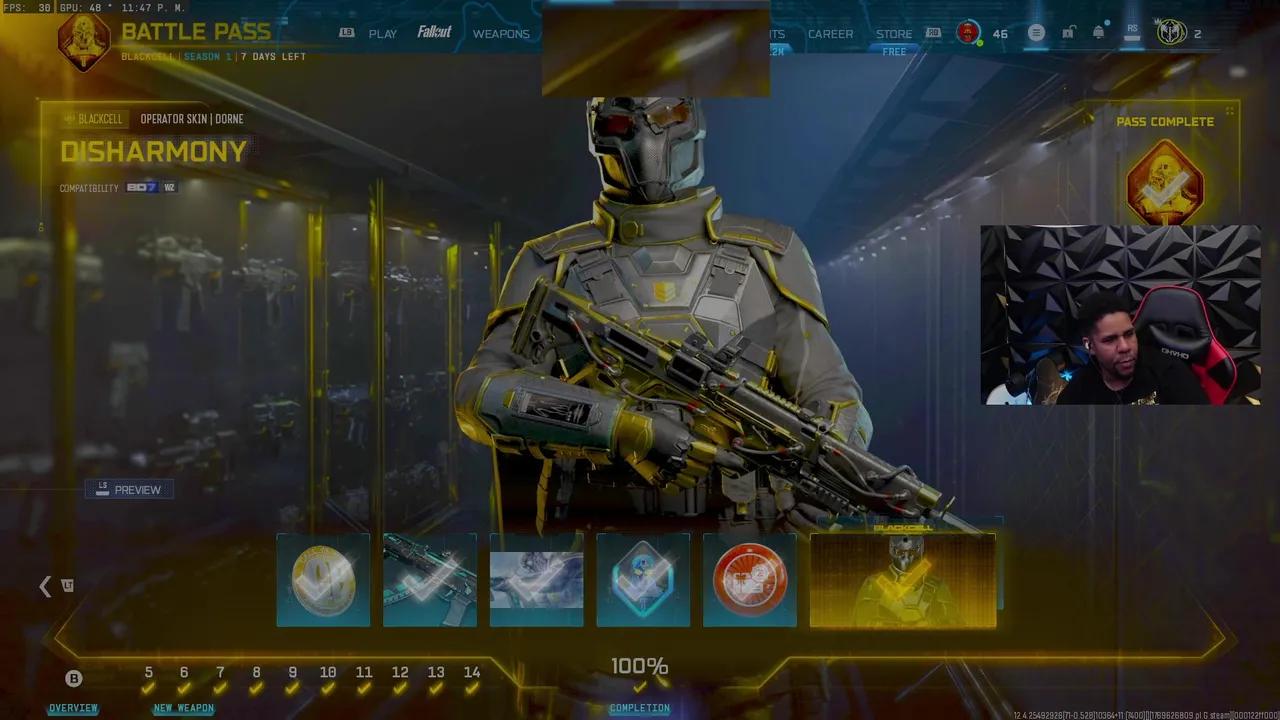Select the Fallout event icon in the menu bar
Viewport: 1280px width, 720px height.
coord(434,32)
